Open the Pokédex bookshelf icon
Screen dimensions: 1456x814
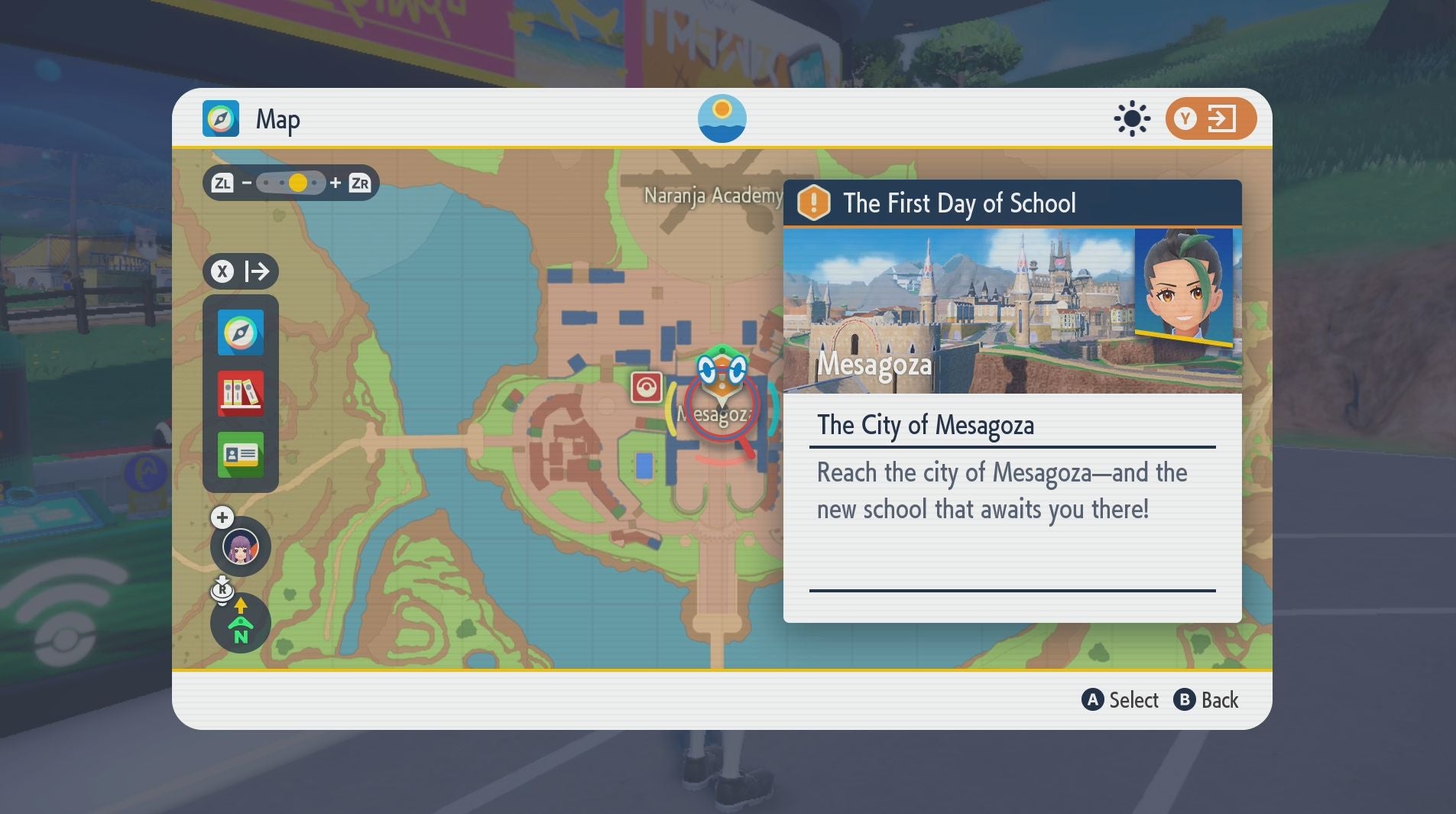pyautogui.click(x=241, y=394)
